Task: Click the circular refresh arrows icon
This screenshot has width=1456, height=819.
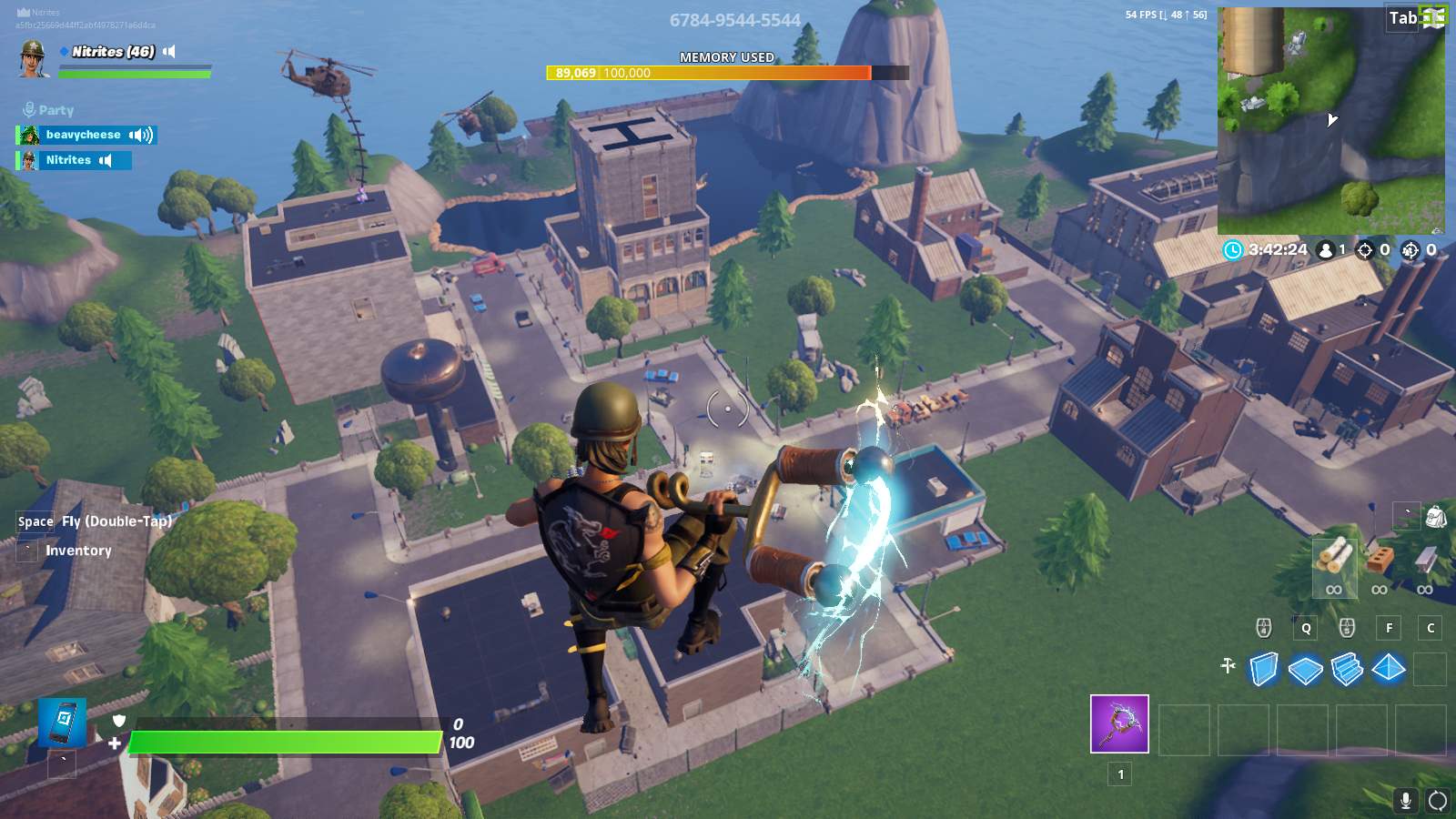Action: click(x=1438, y=800)
